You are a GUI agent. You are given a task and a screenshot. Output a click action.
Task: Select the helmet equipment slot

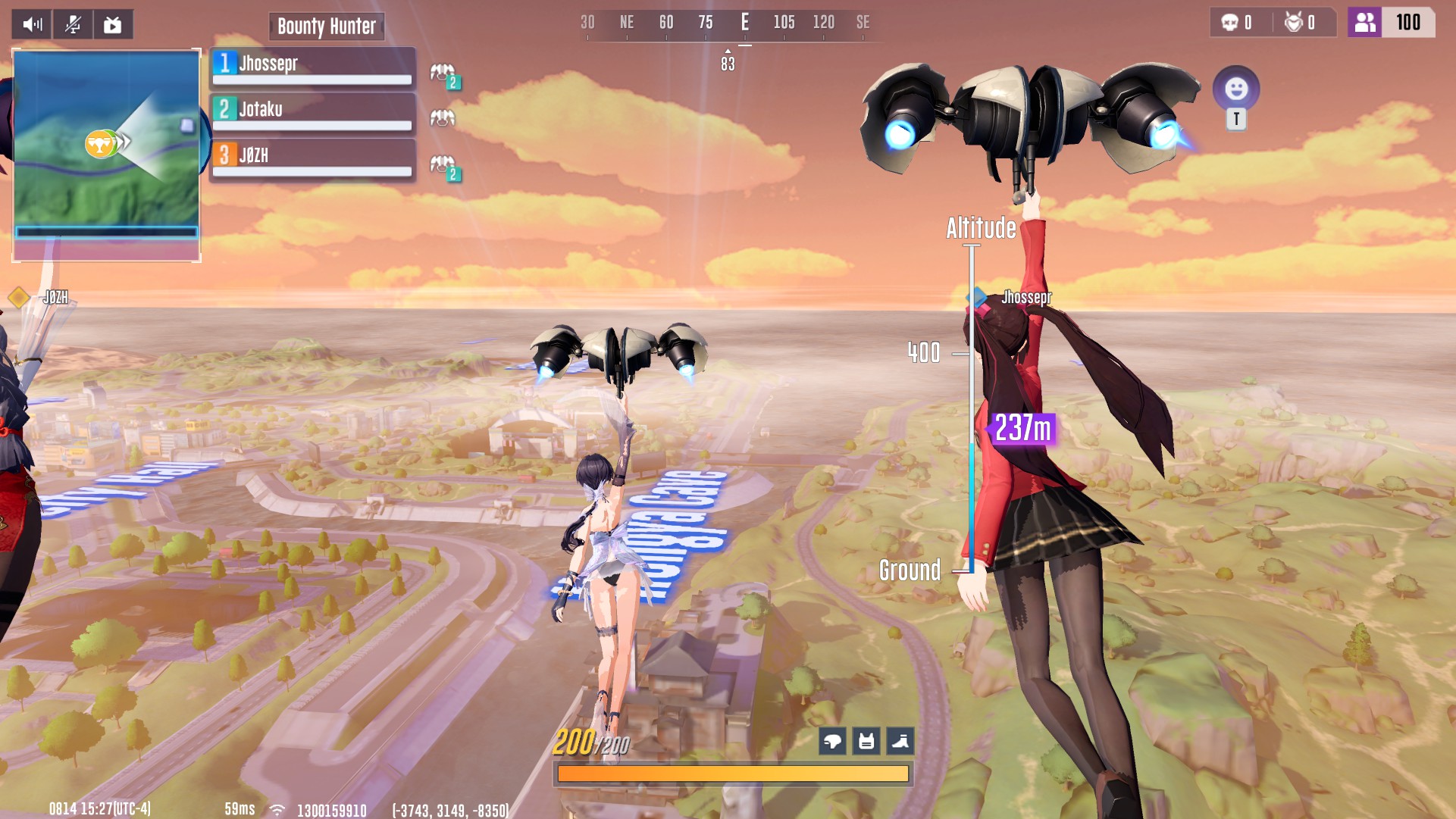tap(832, 741)
